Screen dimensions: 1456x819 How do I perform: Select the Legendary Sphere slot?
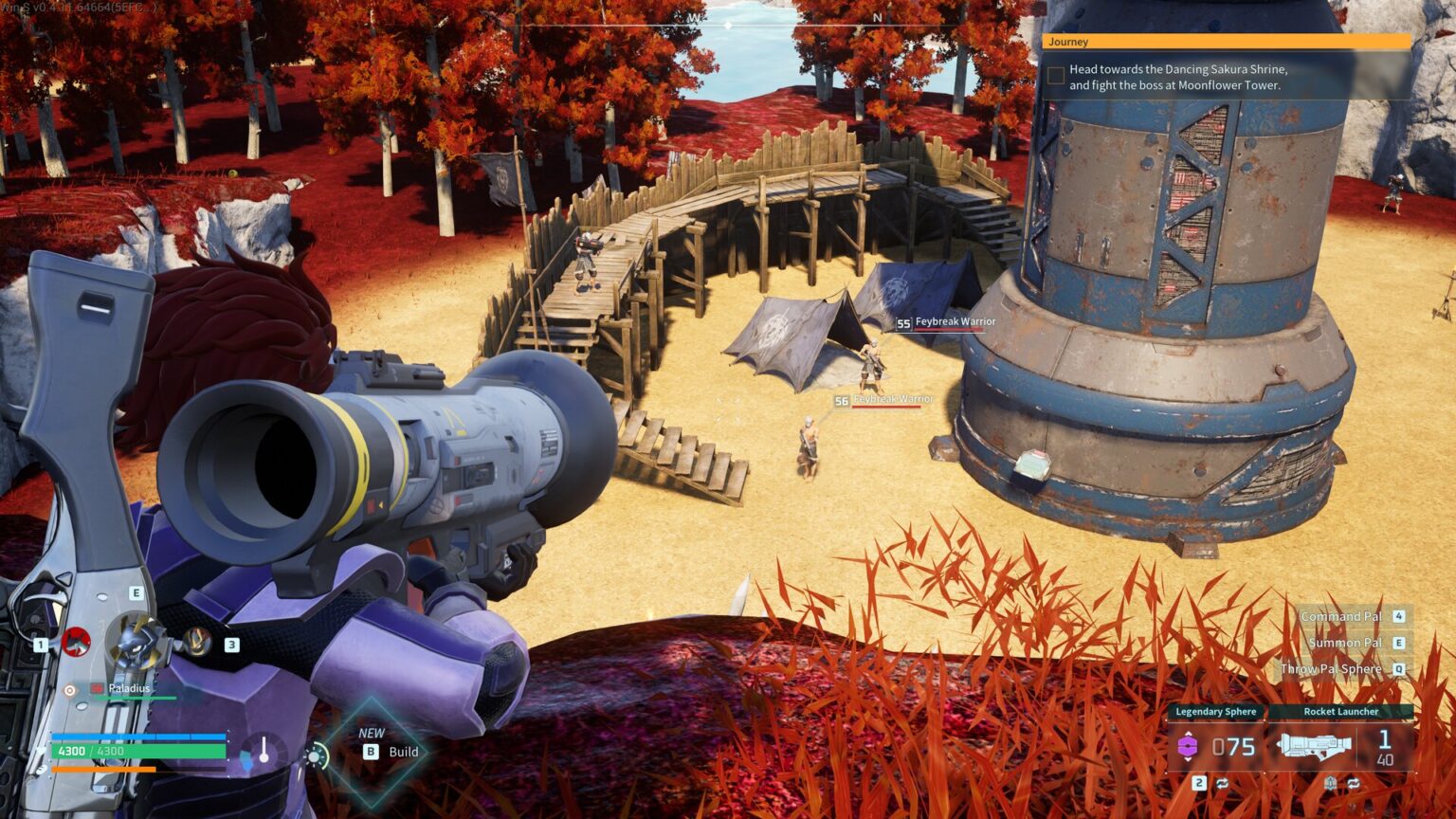pos(1216,745)
